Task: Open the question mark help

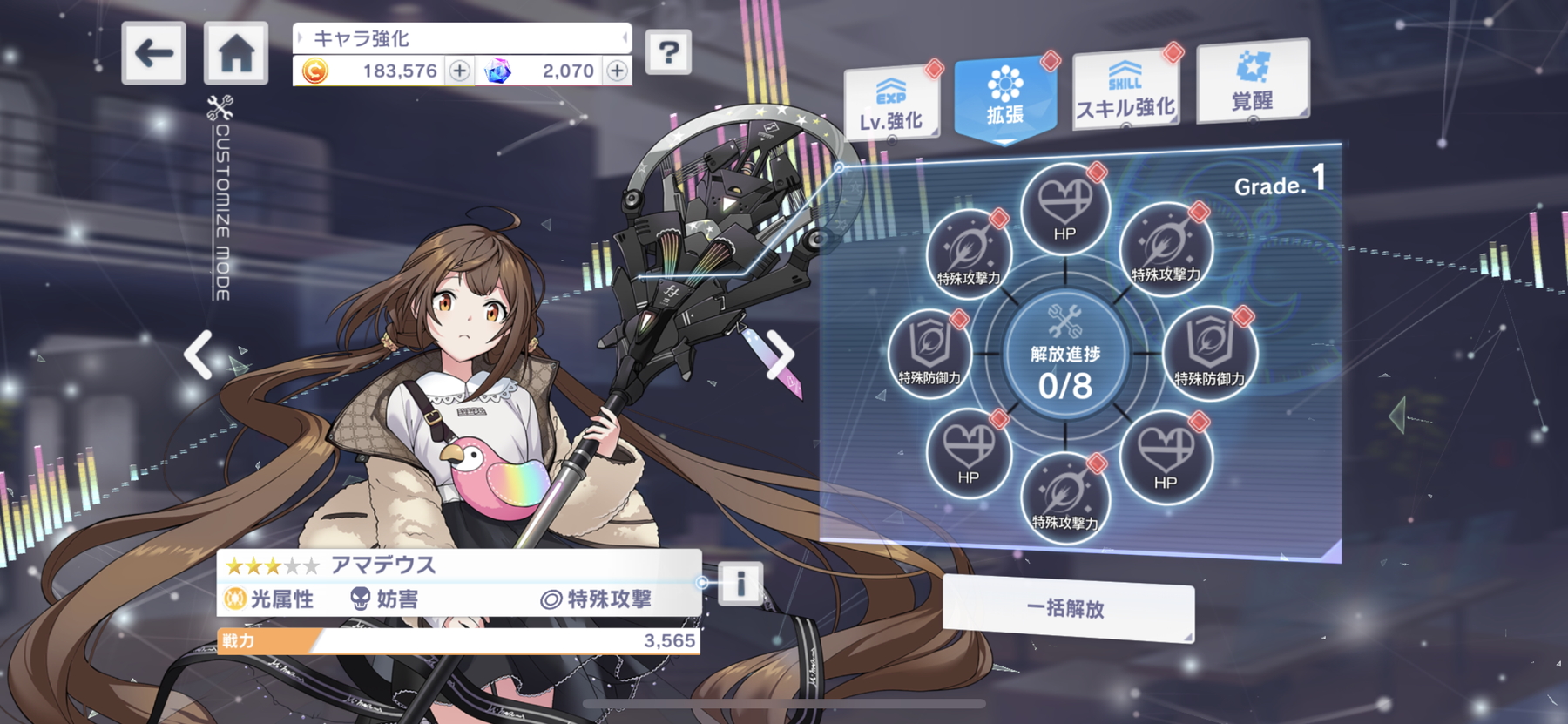Action: point(668,52)
